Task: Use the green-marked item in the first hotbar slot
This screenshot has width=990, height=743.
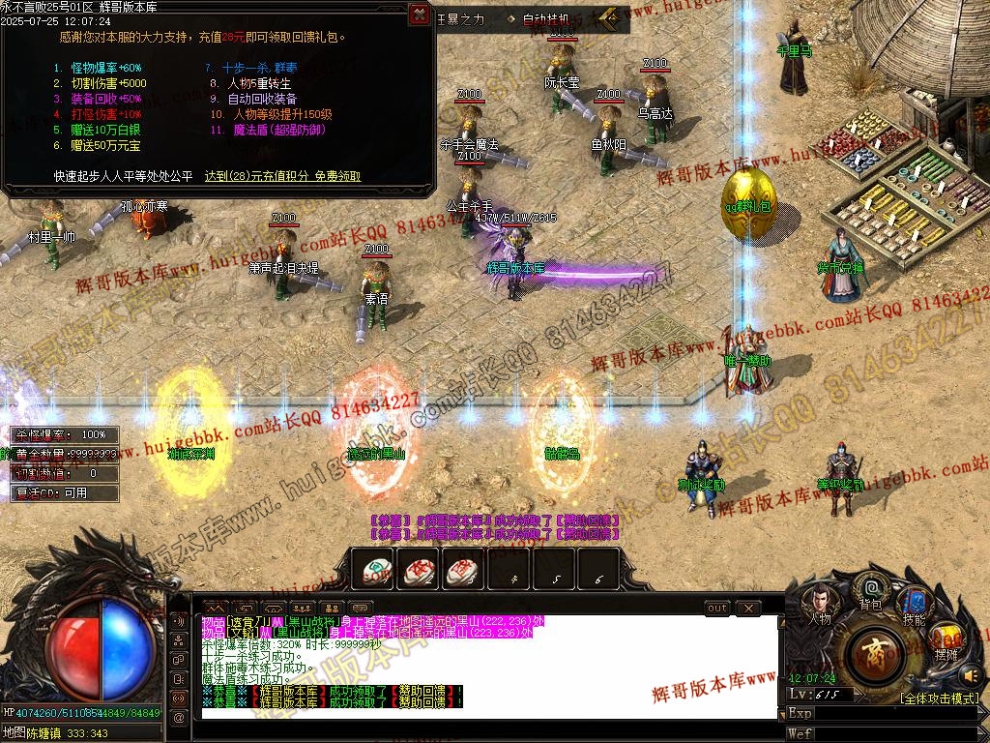Action: tap(378, 570)
